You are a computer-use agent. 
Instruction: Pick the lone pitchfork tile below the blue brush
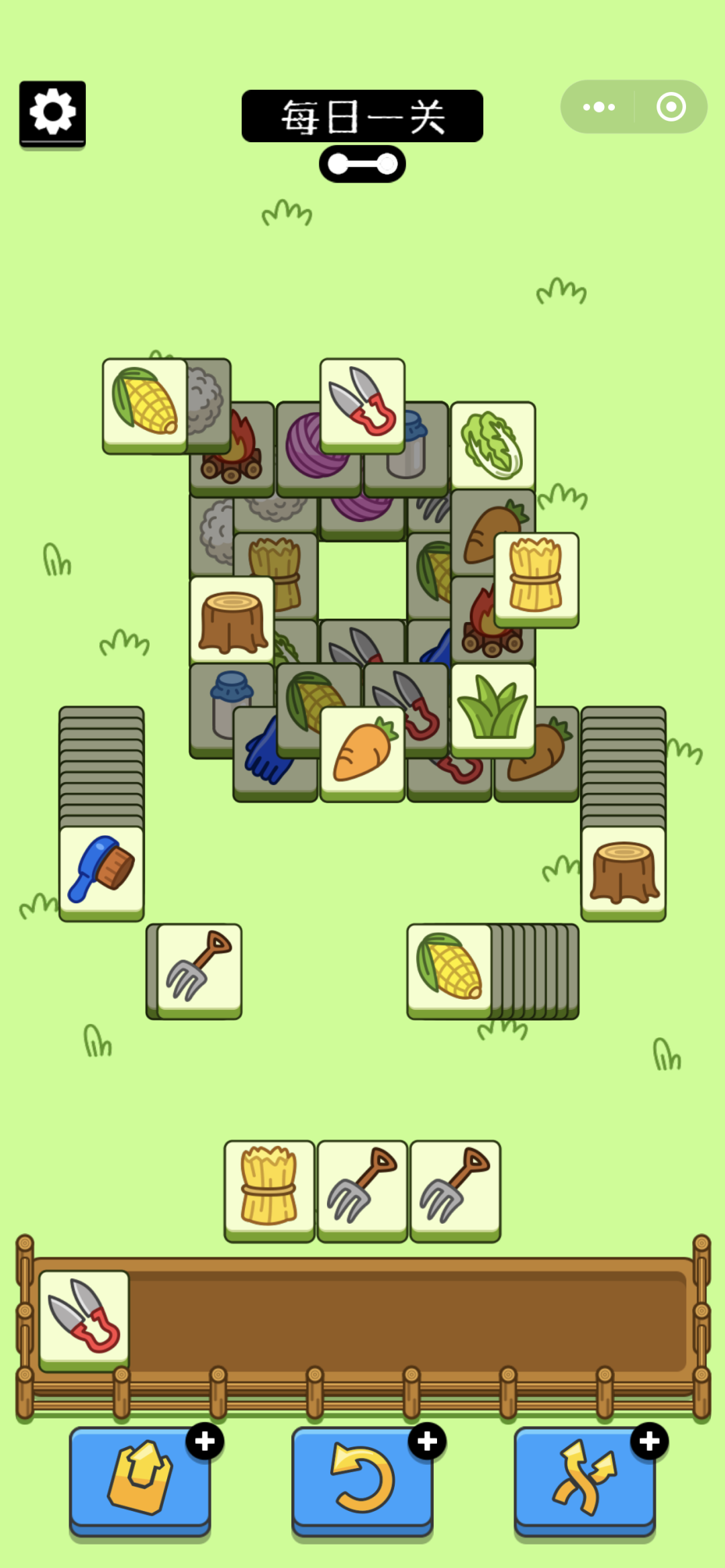point(199,969)
